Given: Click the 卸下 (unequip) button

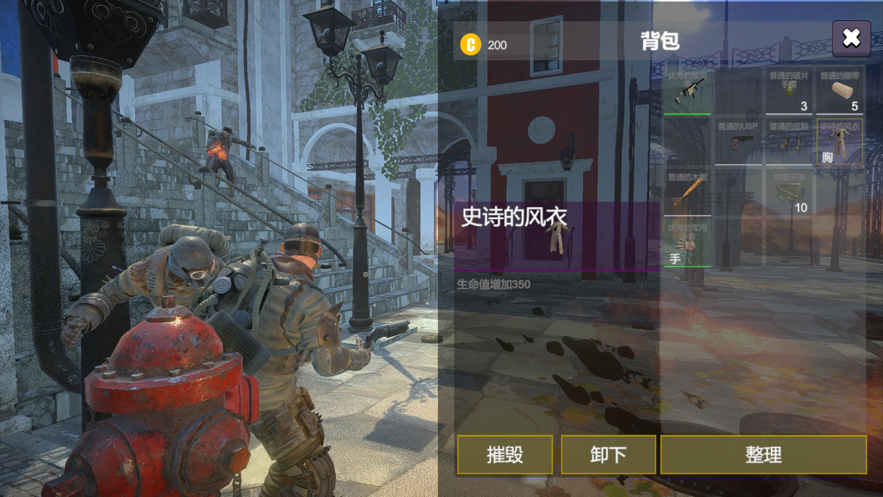Looking at the screenshot, I should [608, 455].
